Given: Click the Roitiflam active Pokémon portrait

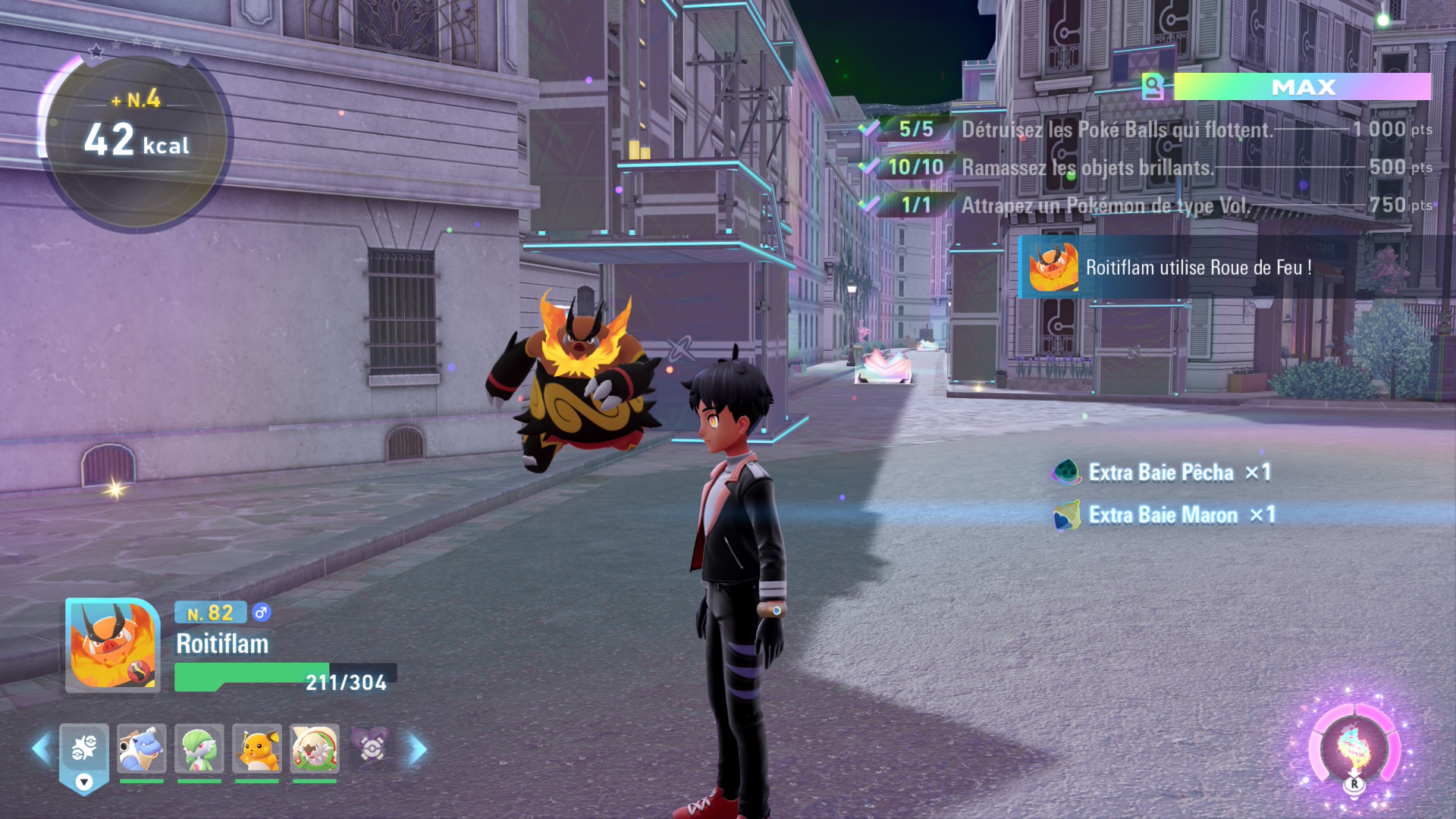Looking at the screenshot, I should tap(112, 645).
